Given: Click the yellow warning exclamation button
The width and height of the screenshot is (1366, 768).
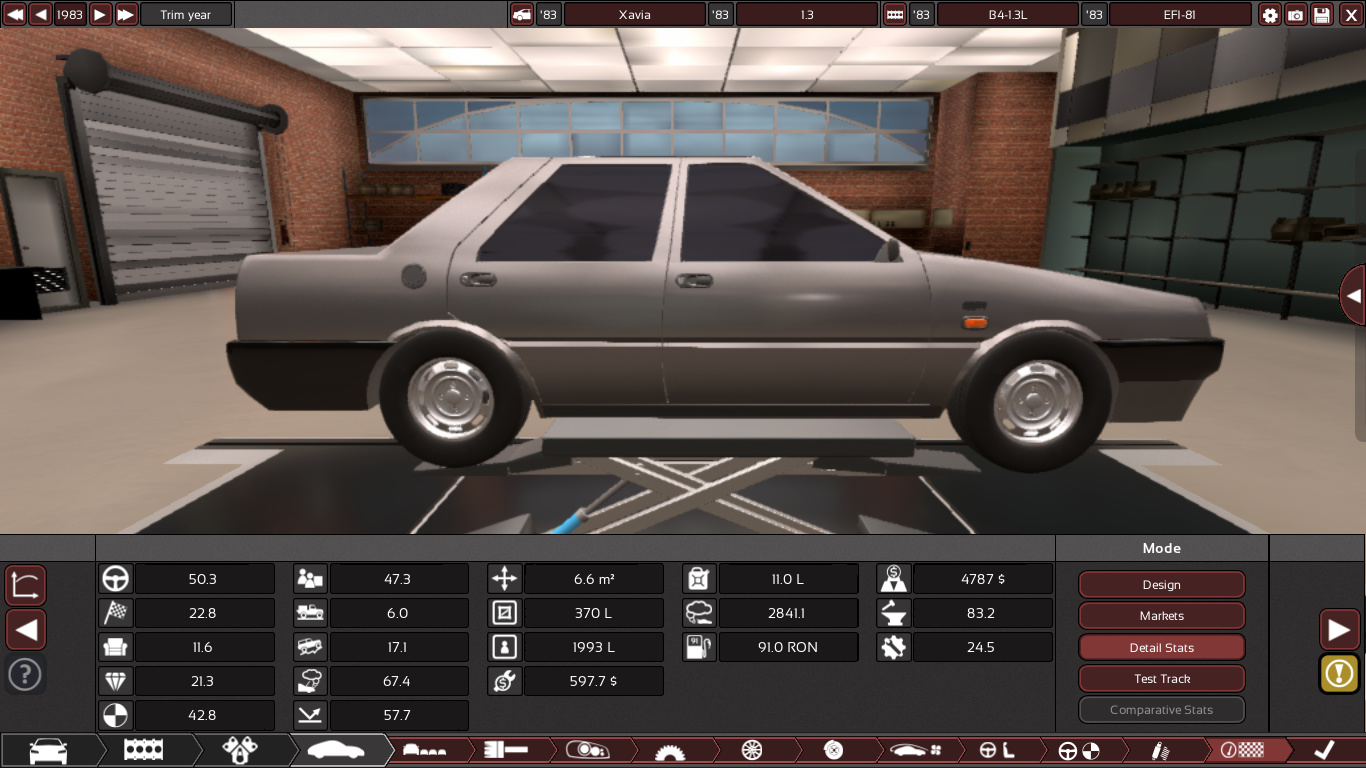Looking at the screenshot, I should (1339, 674).
